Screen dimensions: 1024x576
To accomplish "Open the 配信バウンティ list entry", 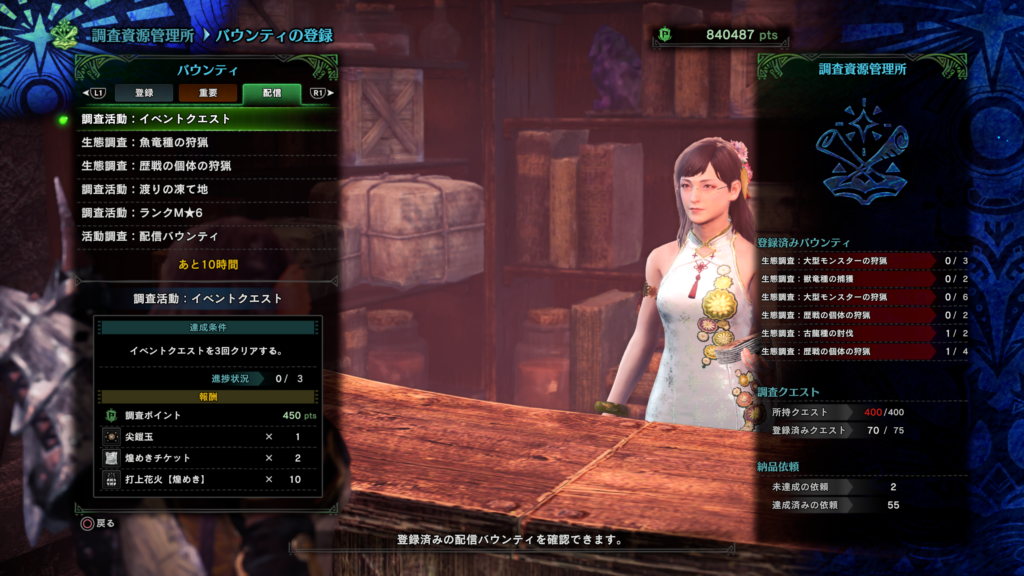I will point(207,237).
